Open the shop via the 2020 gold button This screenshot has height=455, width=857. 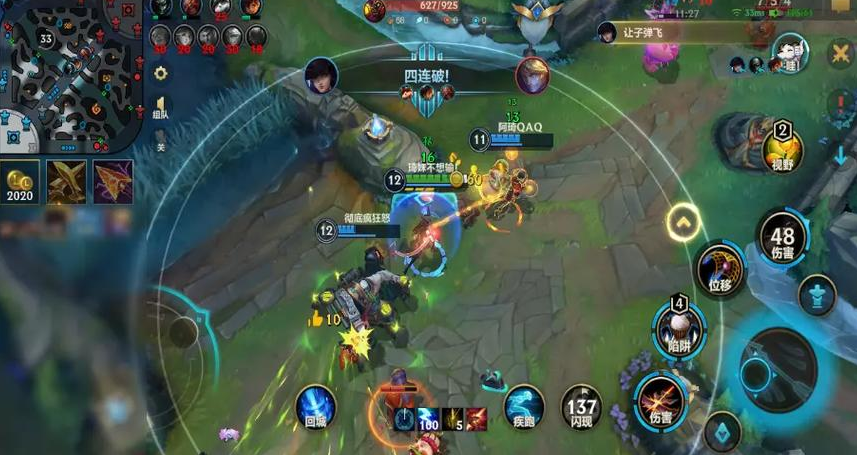point(20,182)
